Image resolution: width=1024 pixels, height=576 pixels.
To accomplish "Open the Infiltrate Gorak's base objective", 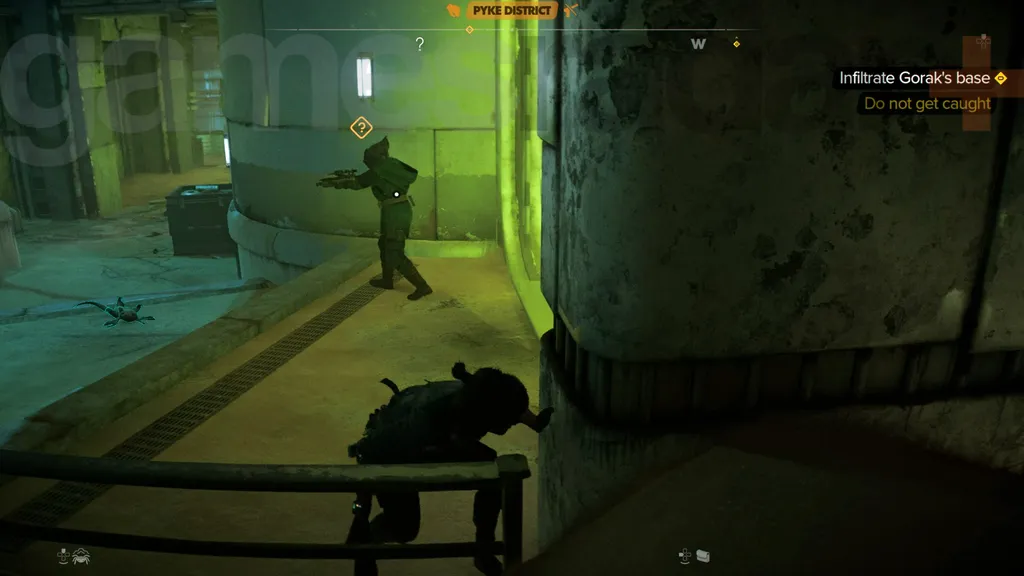I will click(x=914, y=78).
